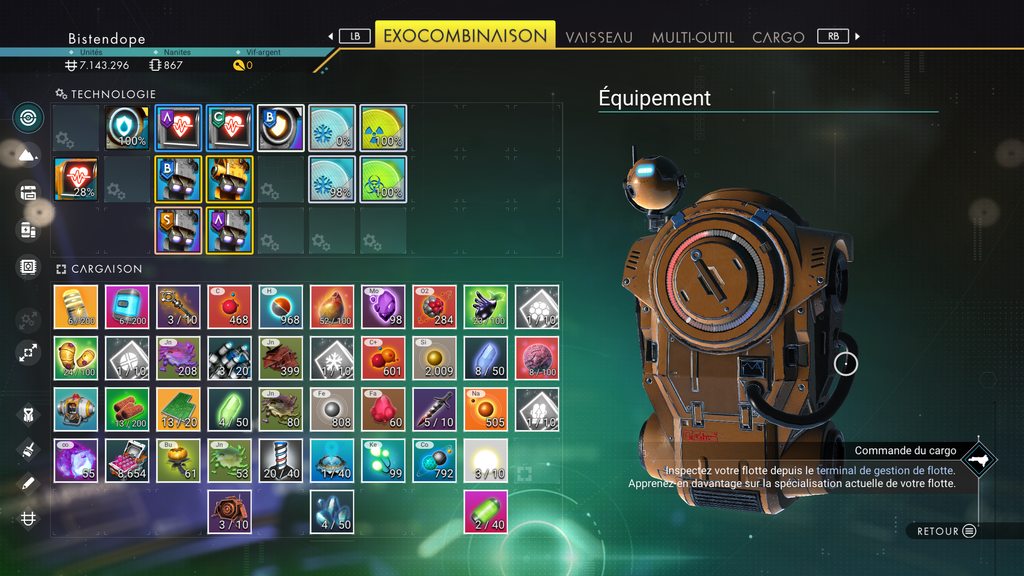Pick the Ferrite stack of 808
The image size is (1024, 576).
(x=332, y=409)
